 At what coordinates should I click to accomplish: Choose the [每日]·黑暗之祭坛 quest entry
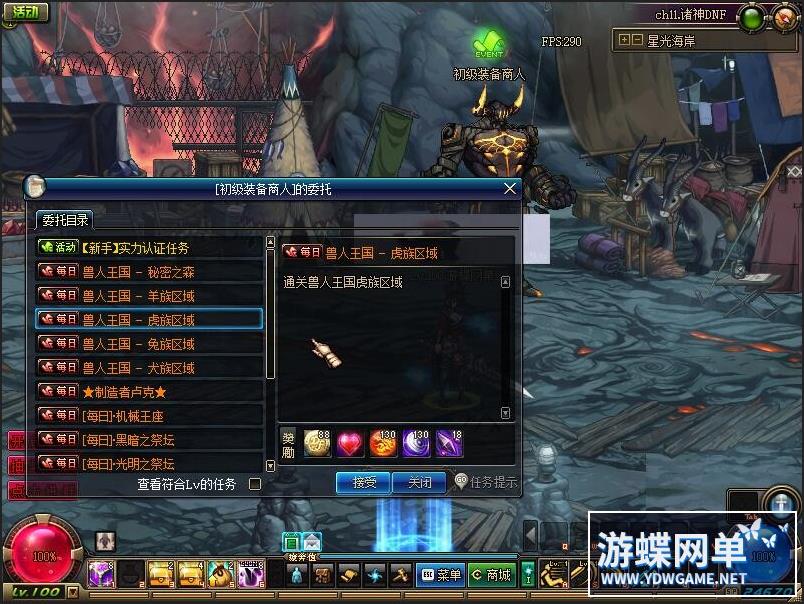pos(149,439)
